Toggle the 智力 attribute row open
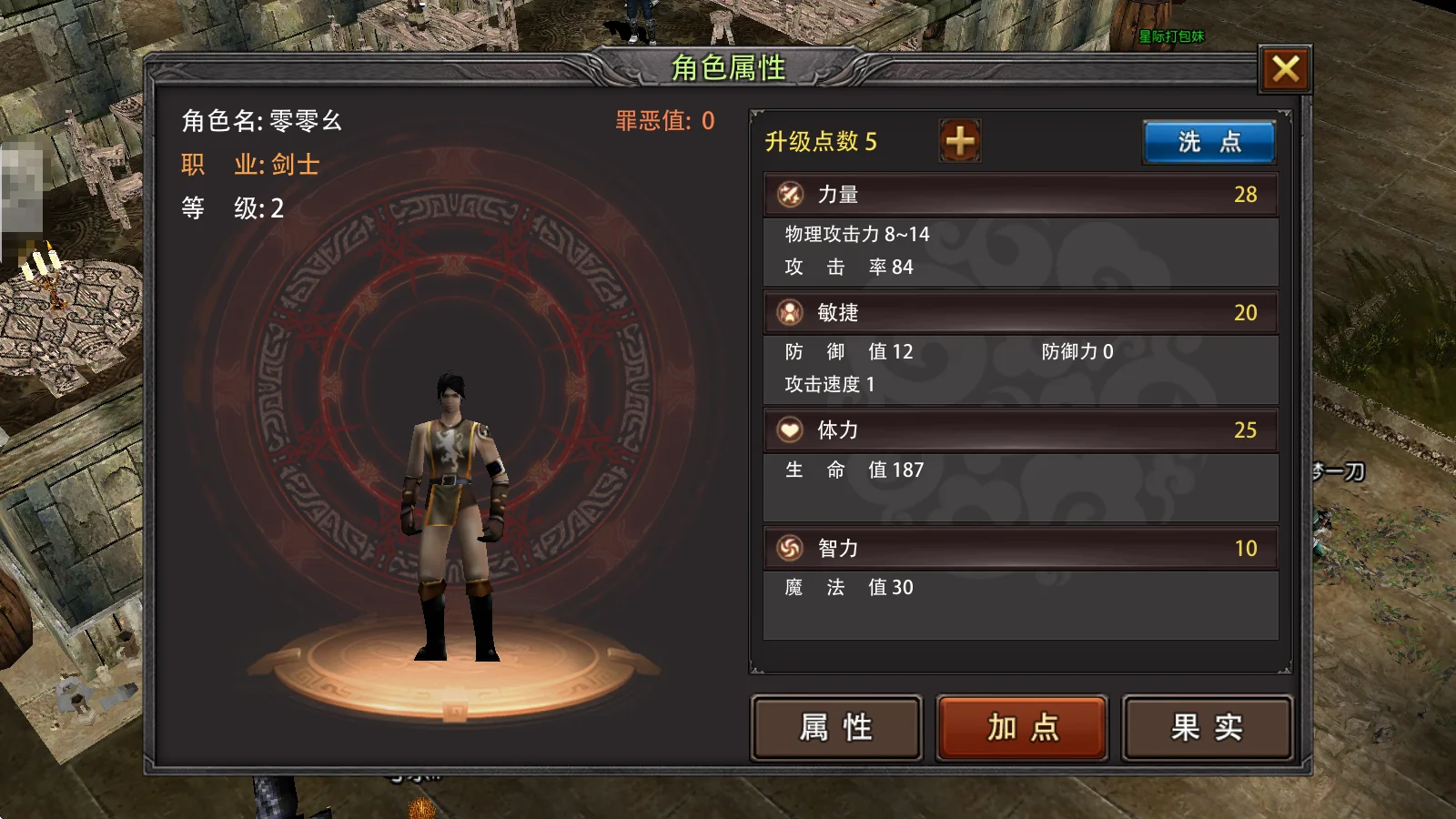 tap(1019, 548)
